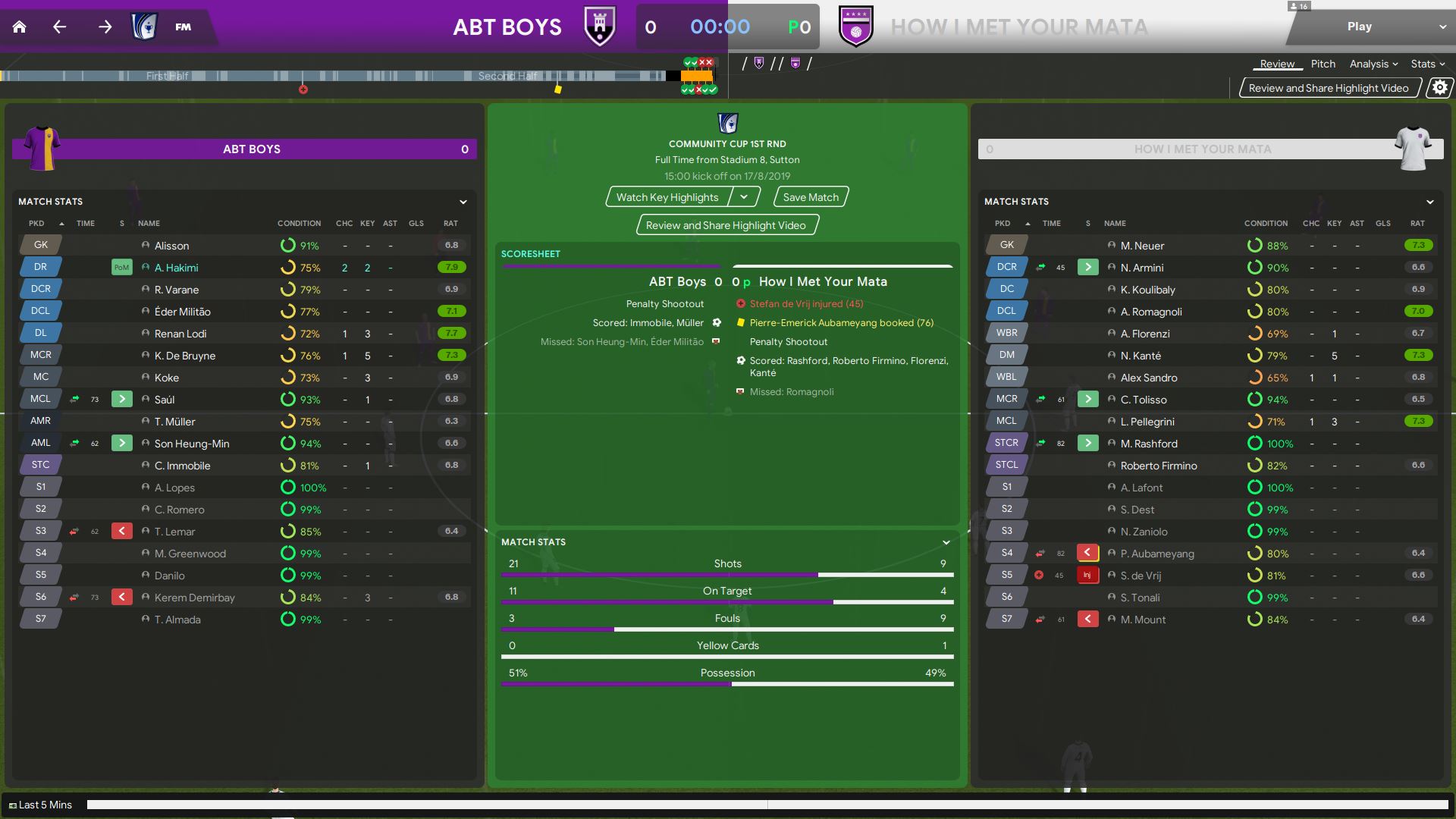Watch Key Highlights of the match
This screenshot has height=819, width=1456.
pyautogui.click(x=667, y=197)
